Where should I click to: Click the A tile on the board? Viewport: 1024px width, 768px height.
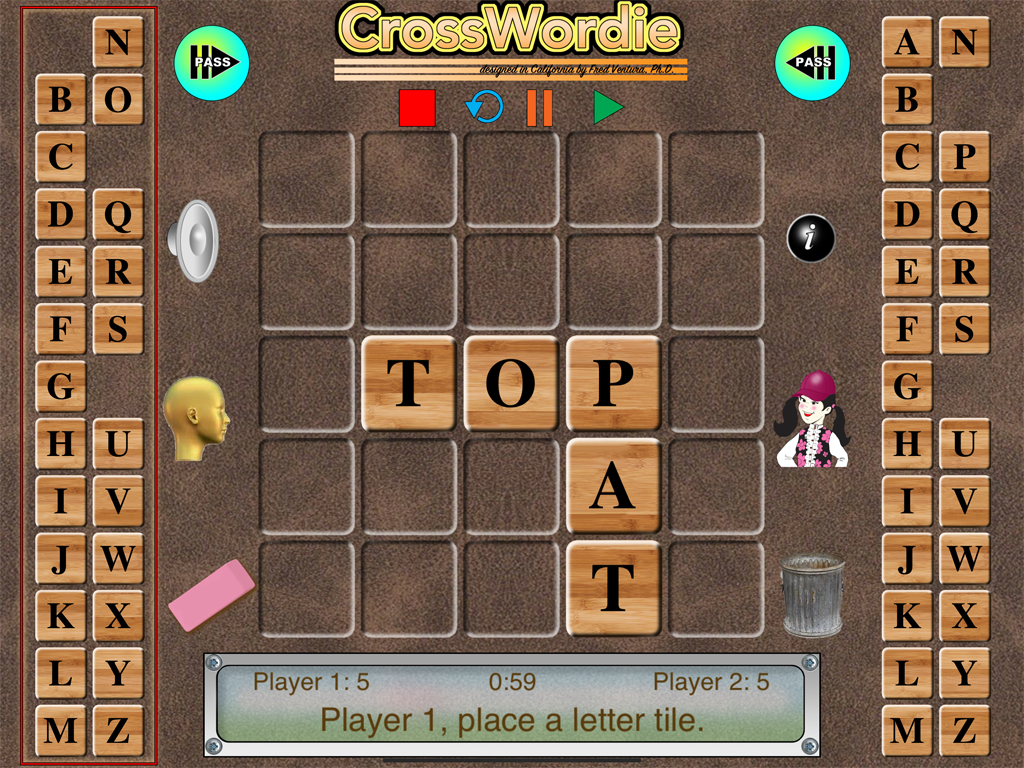613,486
